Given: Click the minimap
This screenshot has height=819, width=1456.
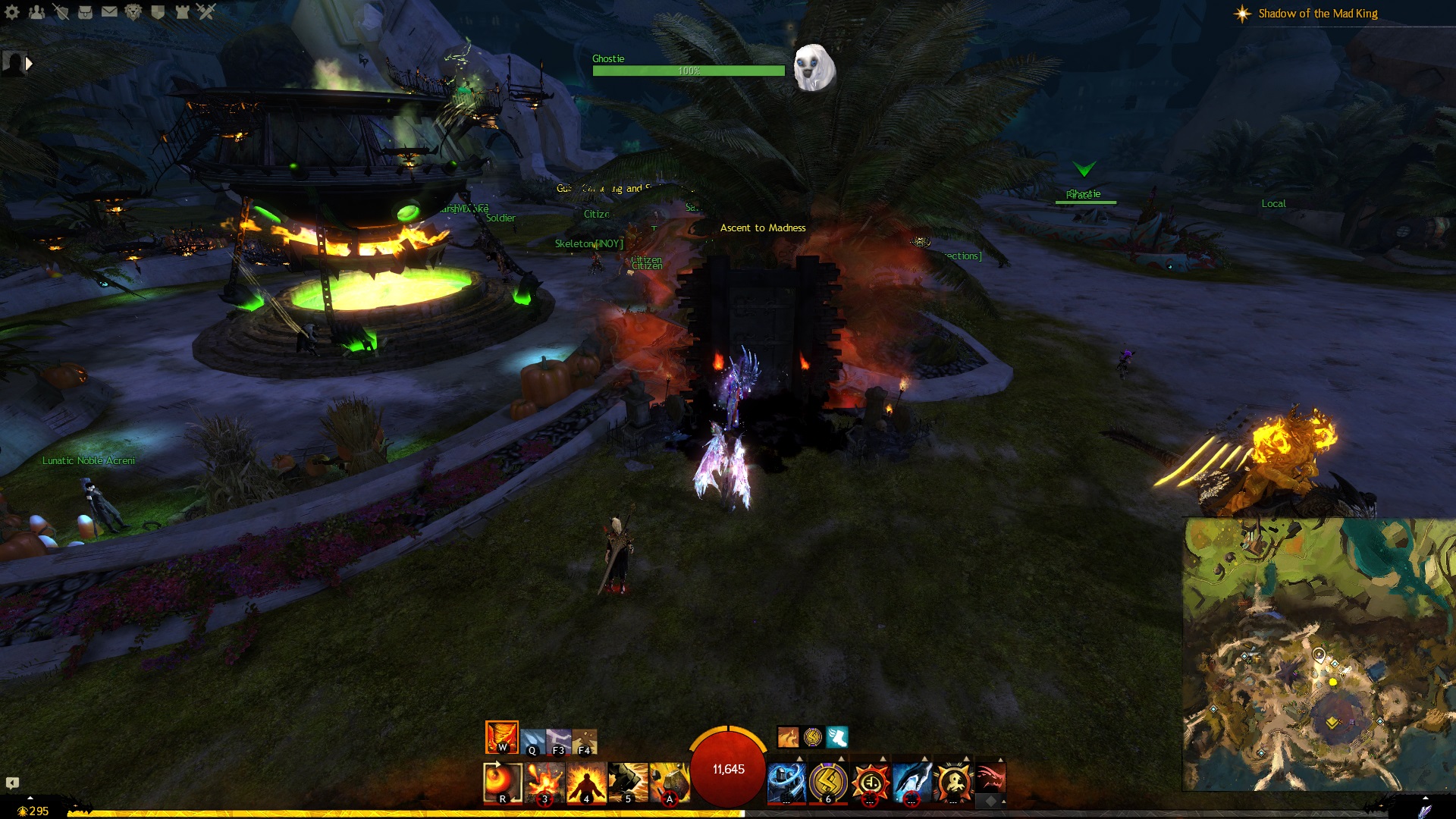Looking at the screenshot, I should (x=1319, y=654).
